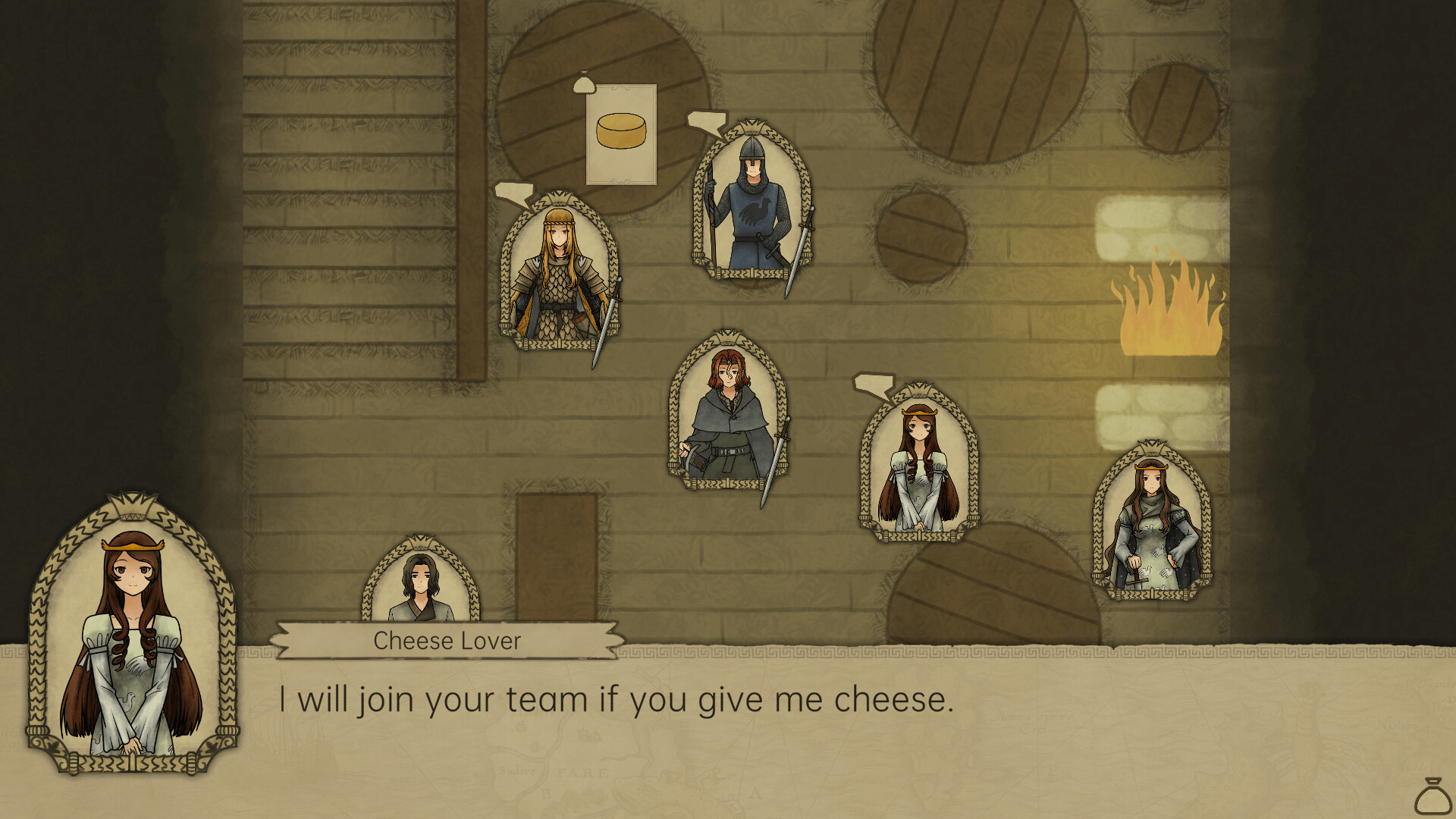1456x819 pixels.
Task: Select the blue knight with raven emblem
Action: 751,205
